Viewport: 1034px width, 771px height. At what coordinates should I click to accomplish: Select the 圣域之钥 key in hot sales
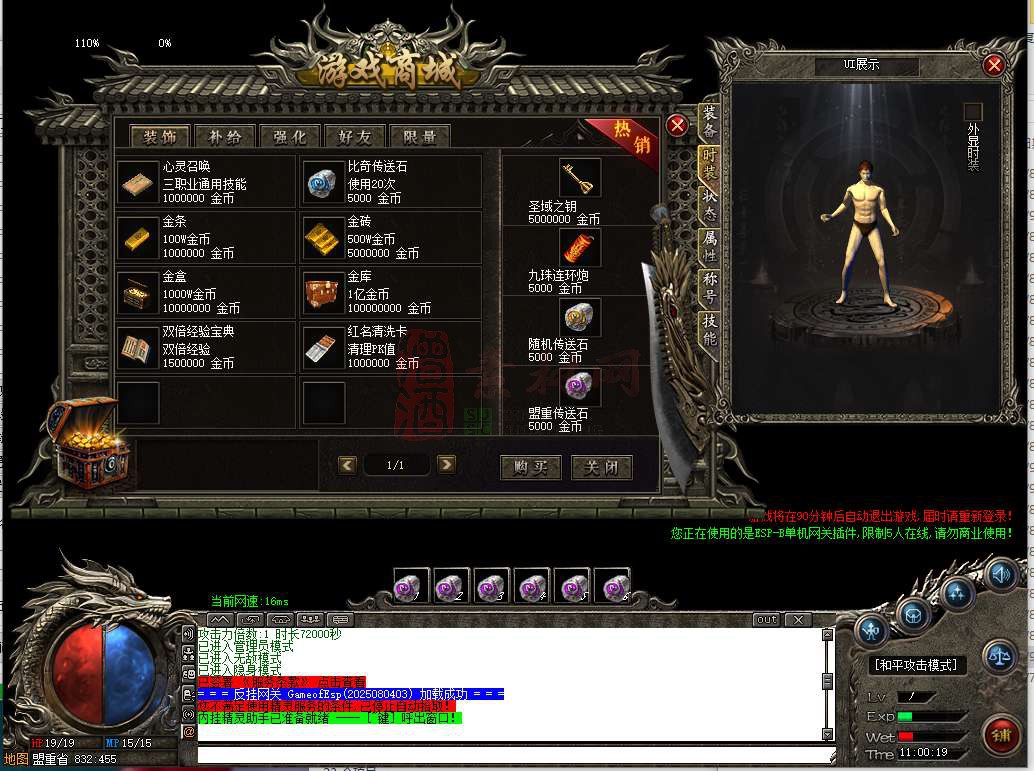click(x=579, y=178)
